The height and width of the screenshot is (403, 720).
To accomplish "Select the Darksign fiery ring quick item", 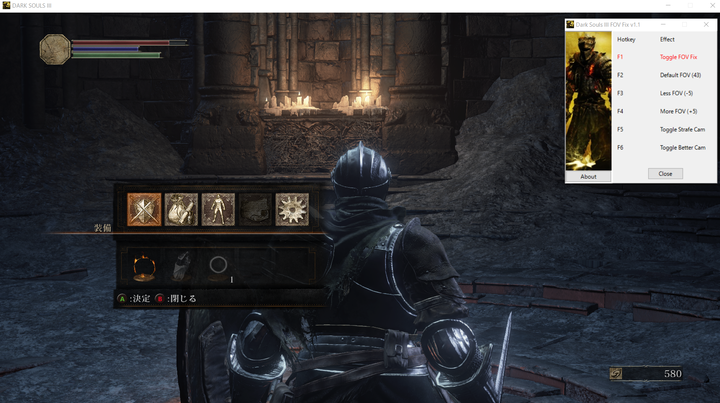I will point(144,266).
